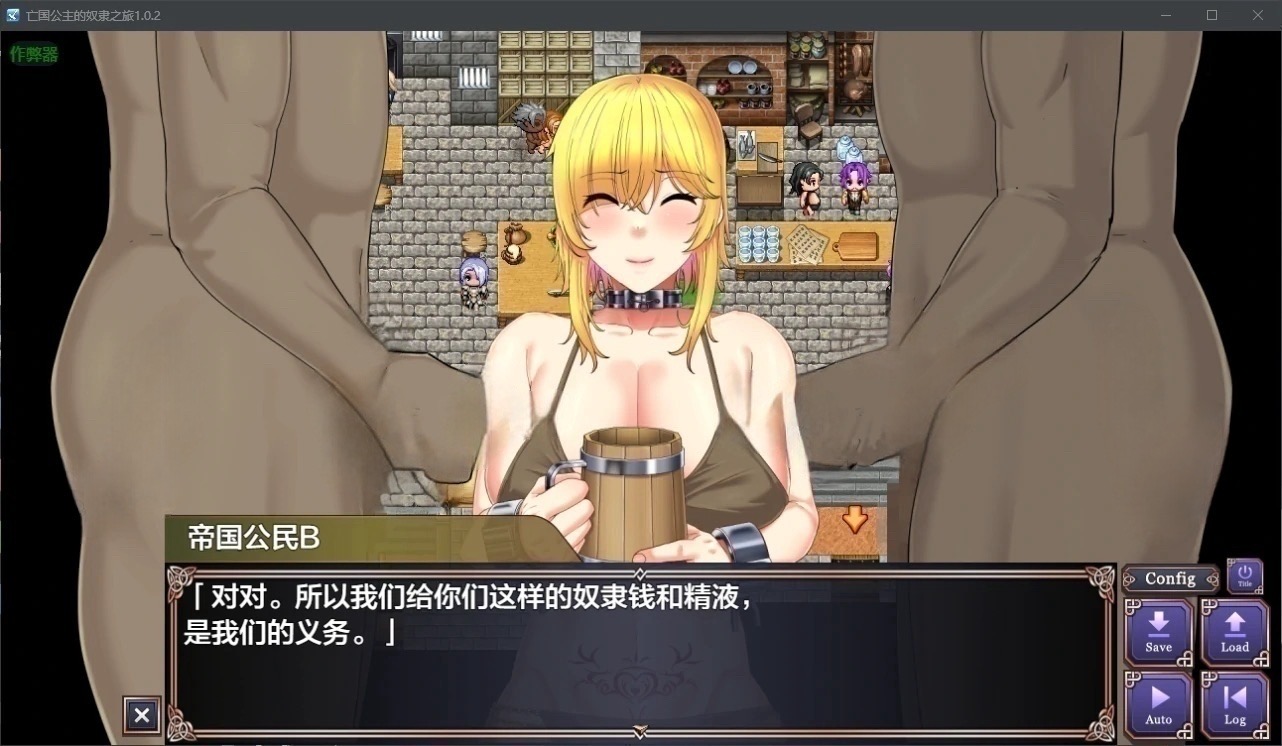
Task: Hide the dialogue box with X
Action: [x=142, y=715]
